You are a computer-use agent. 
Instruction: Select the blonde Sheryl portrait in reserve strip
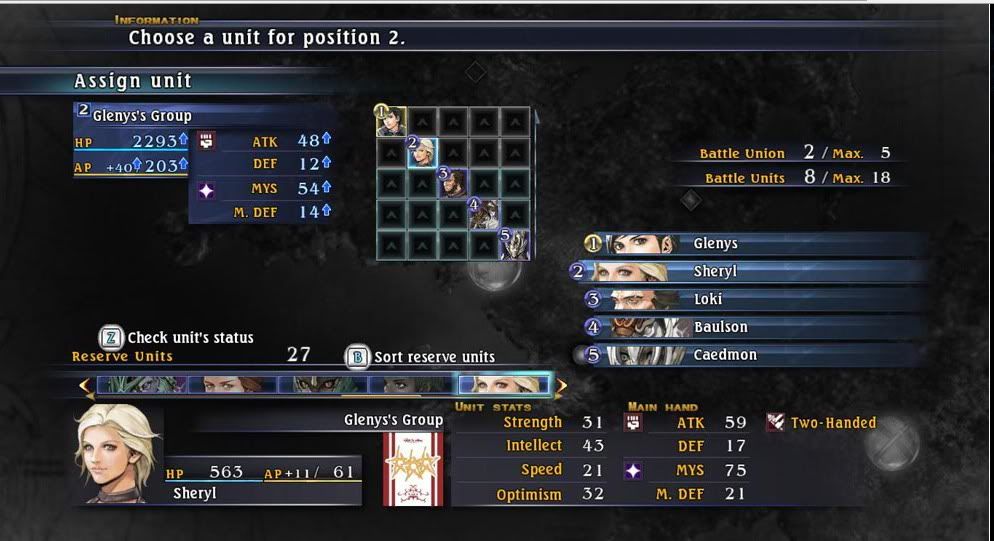point(503,385)
